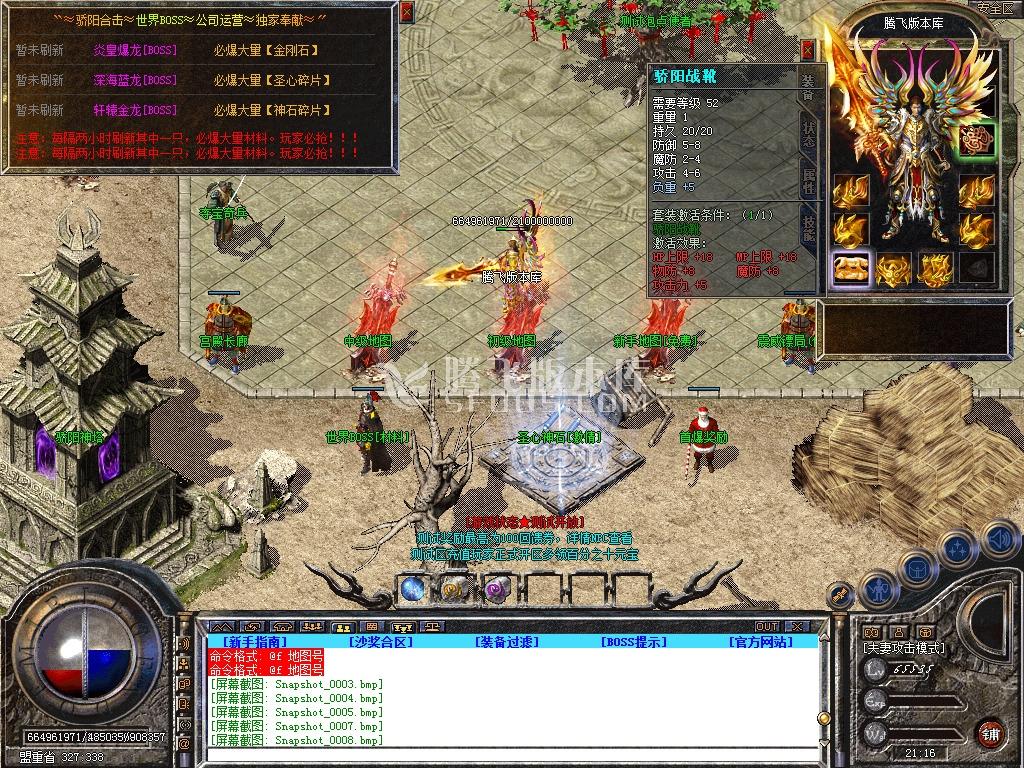Open the character figure round button
Image resolution: width=1024 pixels, height=768 pixels.
click(x=876, y=588)
